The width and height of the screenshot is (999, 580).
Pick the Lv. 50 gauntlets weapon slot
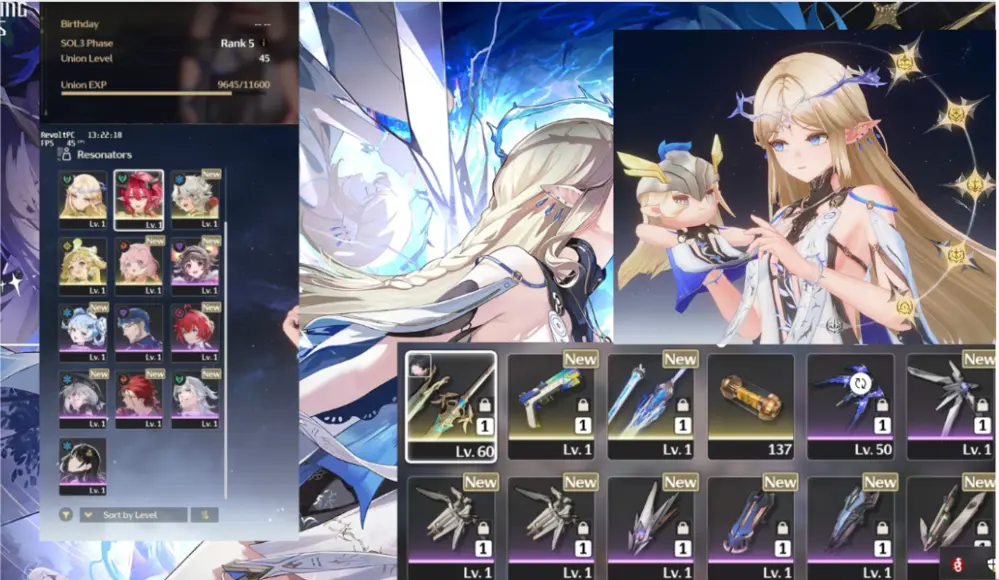click(x=851, y=405)
